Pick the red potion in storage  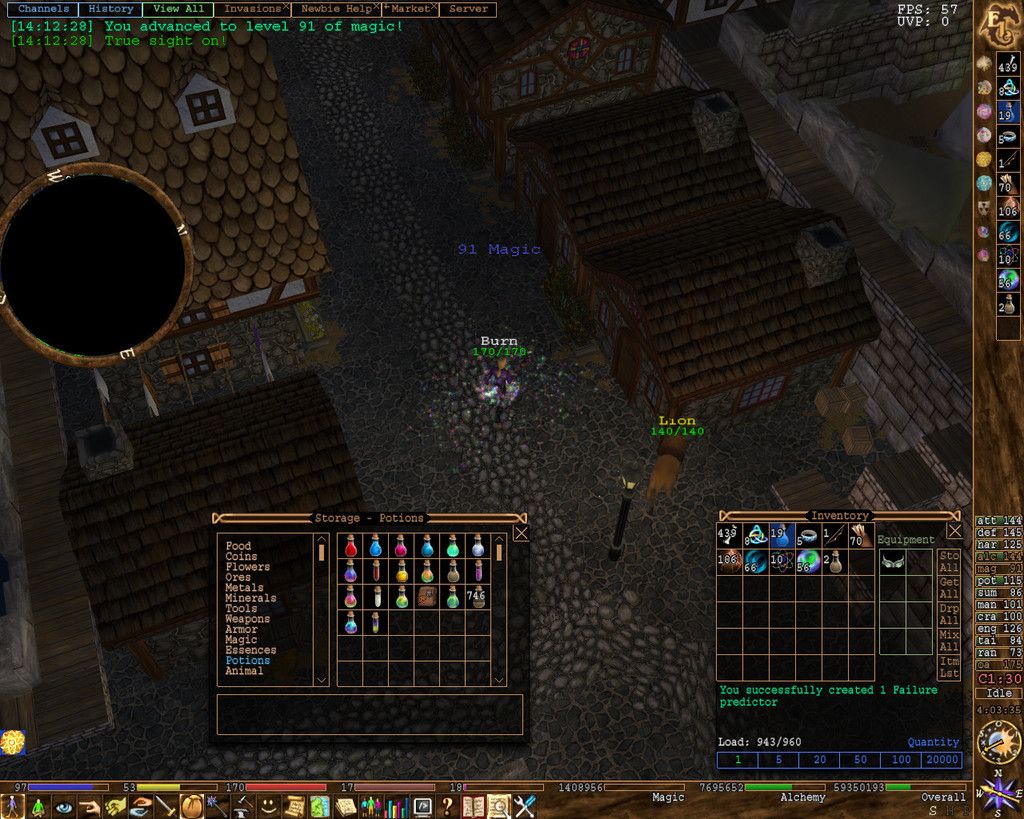coord(351,547)
